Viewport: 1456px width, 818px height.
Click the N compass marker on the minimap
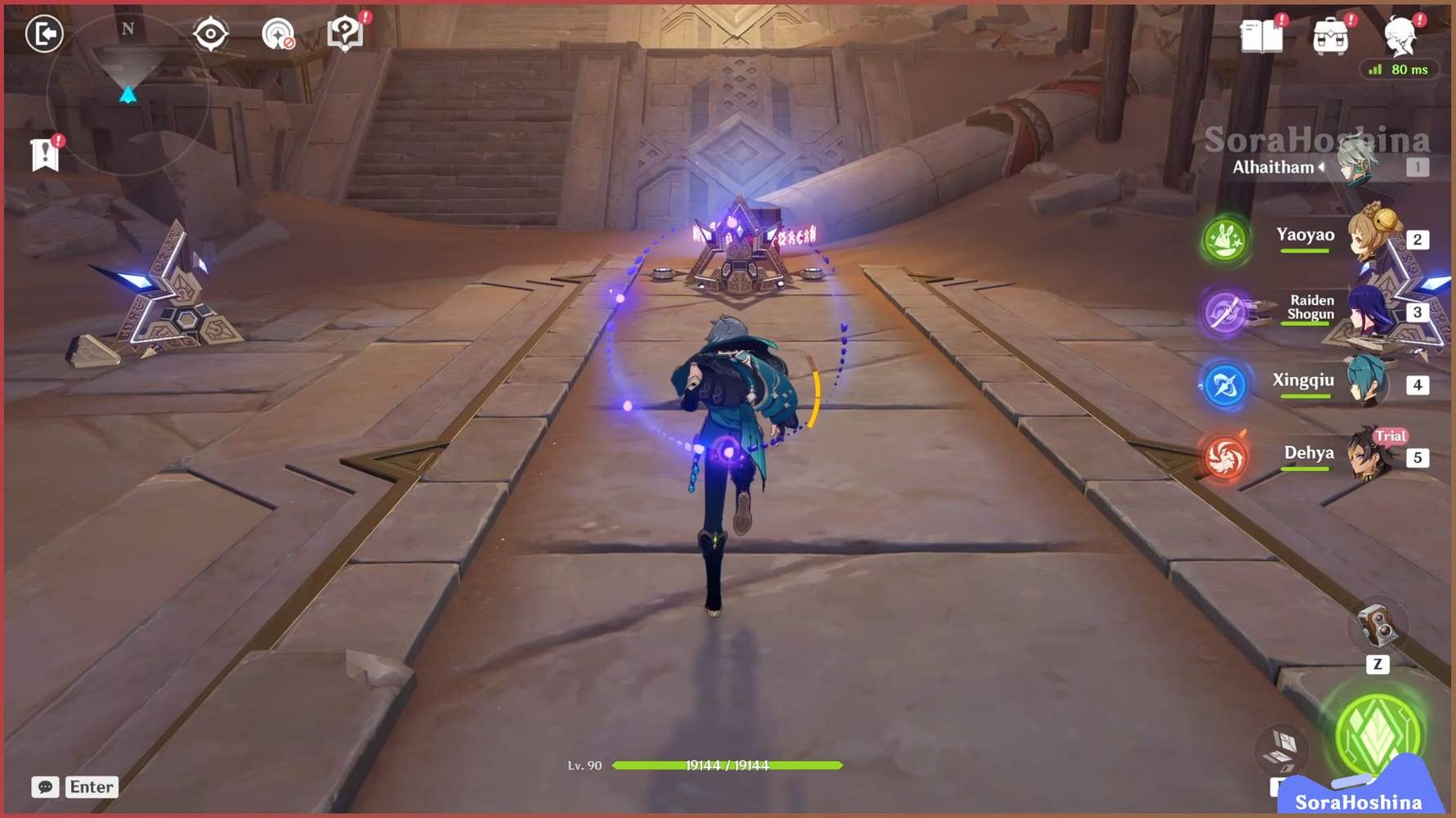point(127,28)
